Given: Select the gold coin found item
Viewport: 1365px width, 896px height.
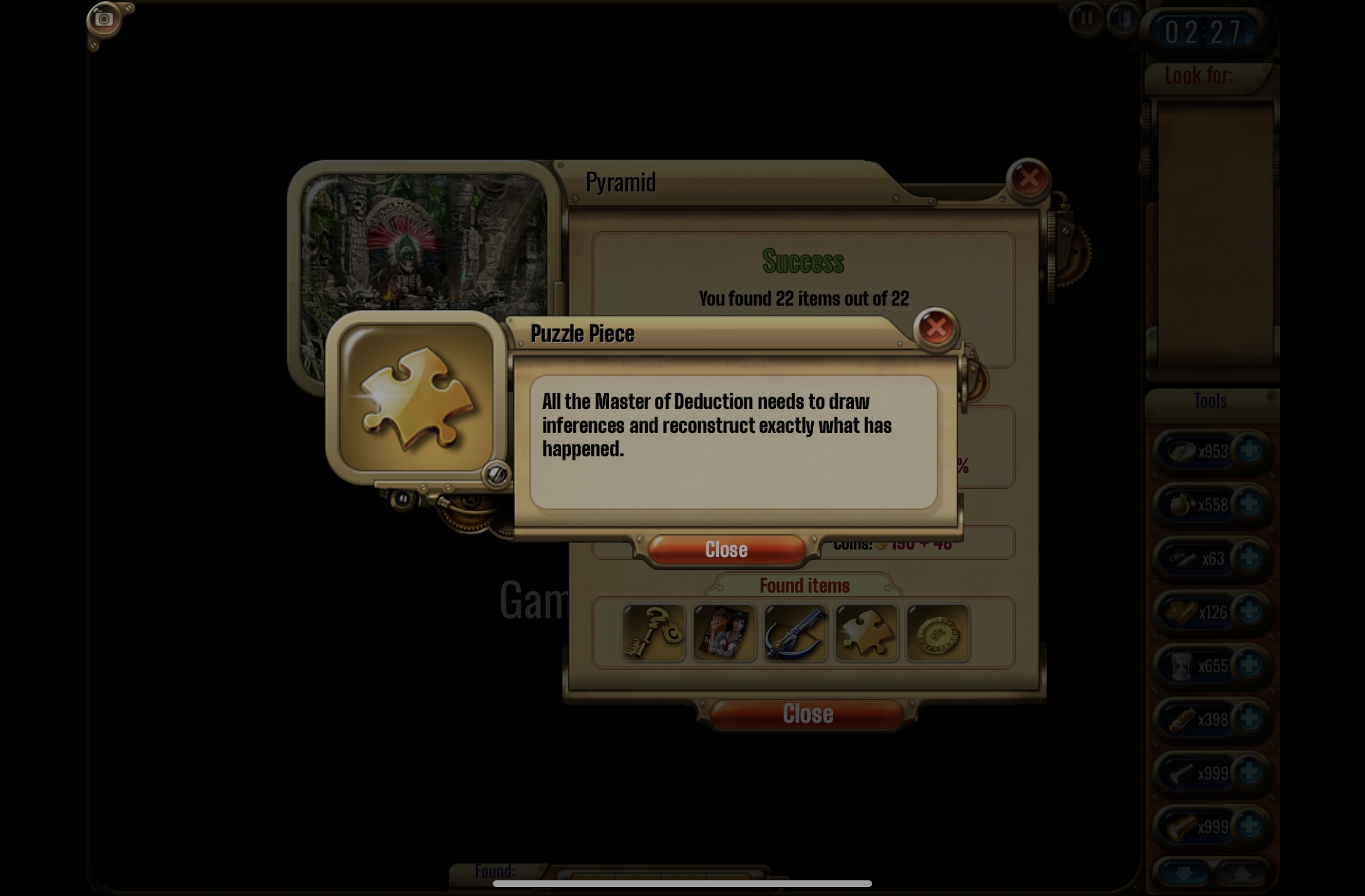Looking at the screenshot, I should pyautogui.click(x=937, y=633).
